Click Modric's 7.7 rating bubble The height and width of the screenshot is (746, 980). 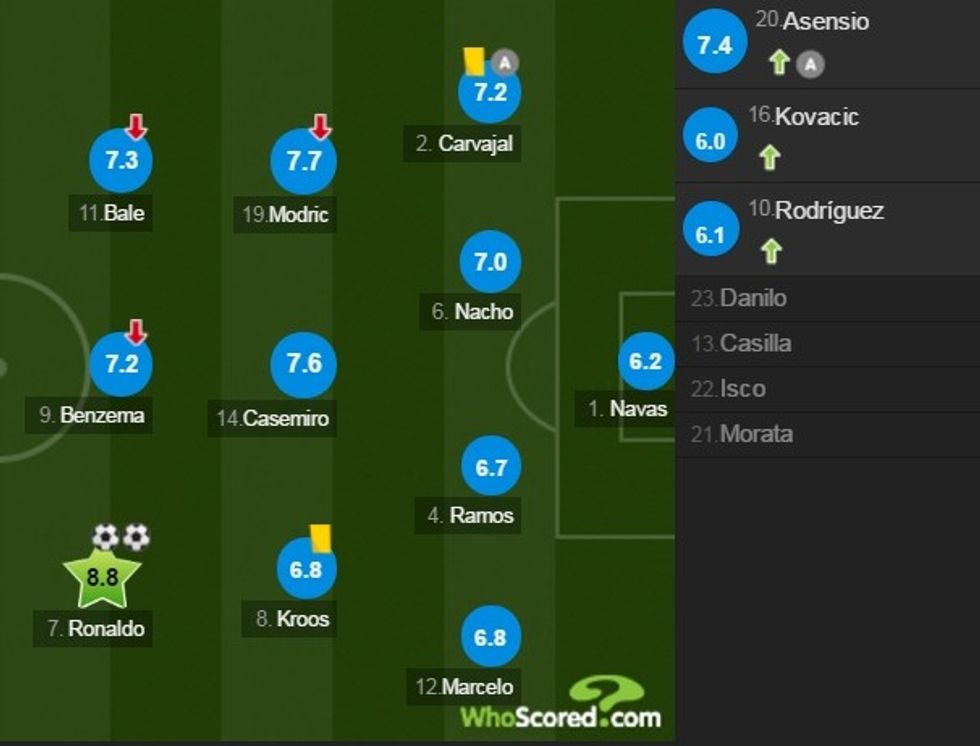pos(303,161)
